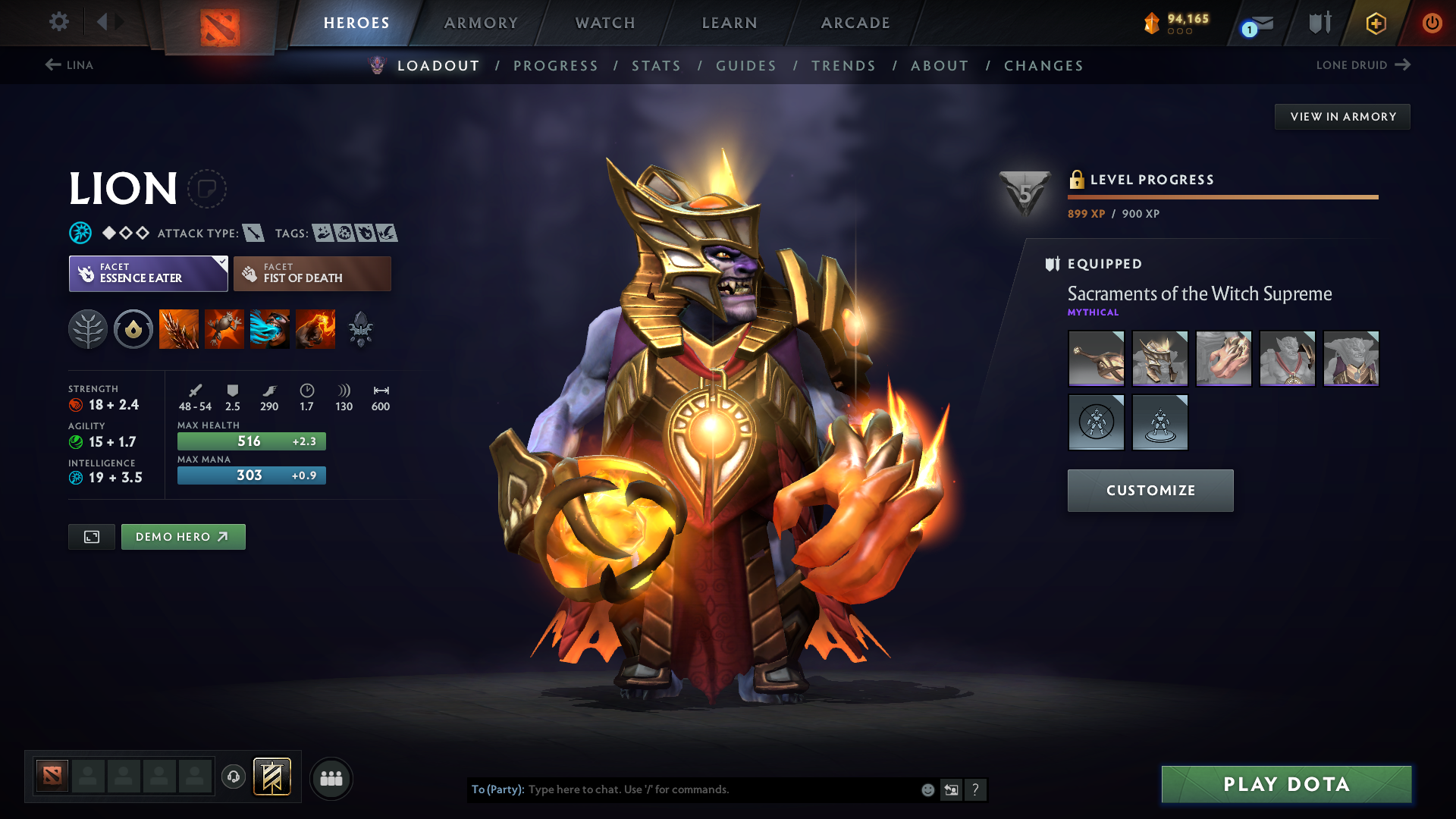Image resolution: width=1456 pixels, height=819 pixels.
Task: Switch to the Fist of Death facet
Action: [312, 273]
